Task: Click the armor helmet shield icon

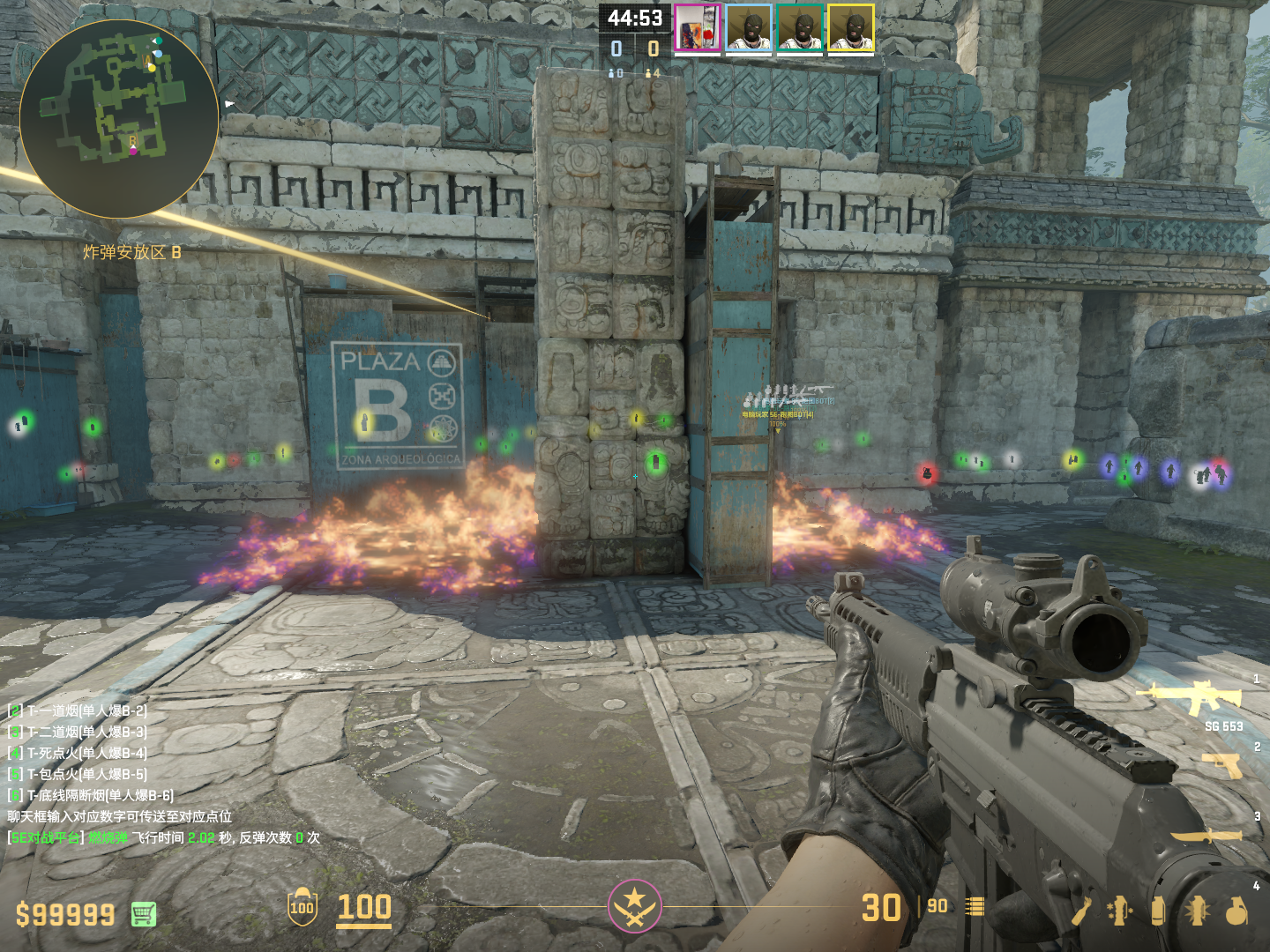Action: coord(302,907)
